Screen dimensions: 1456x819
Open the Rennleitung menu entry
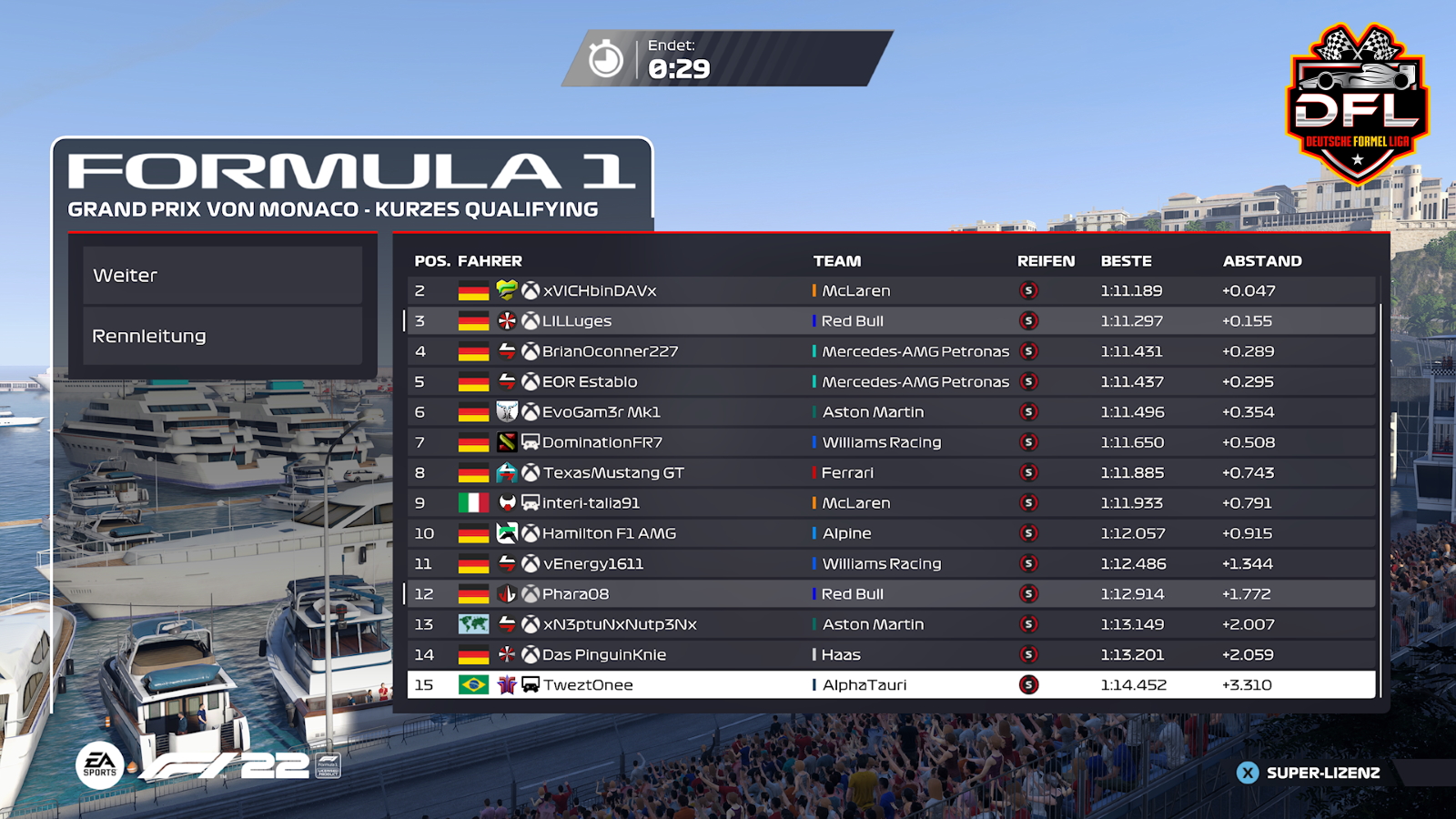click(x=223, y=336)
